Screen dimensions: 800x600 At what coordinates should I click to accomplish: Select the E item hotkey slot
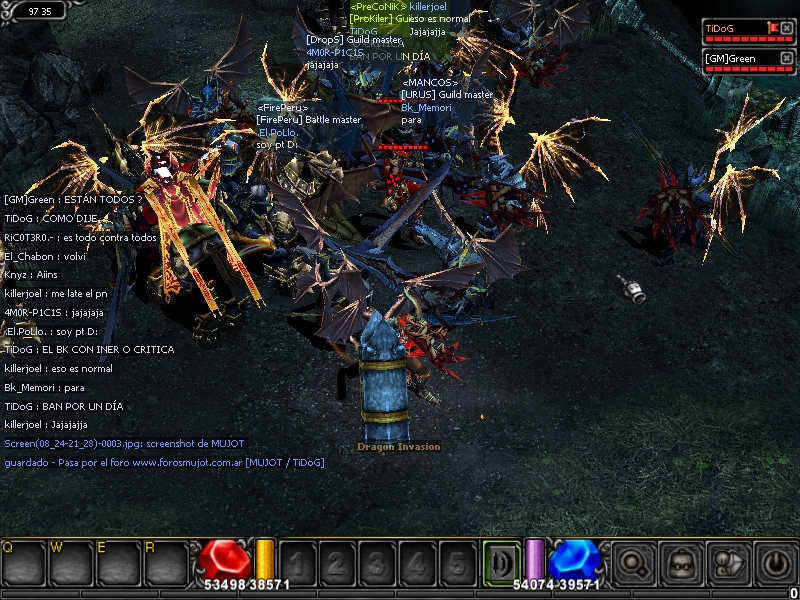point(117,563)
